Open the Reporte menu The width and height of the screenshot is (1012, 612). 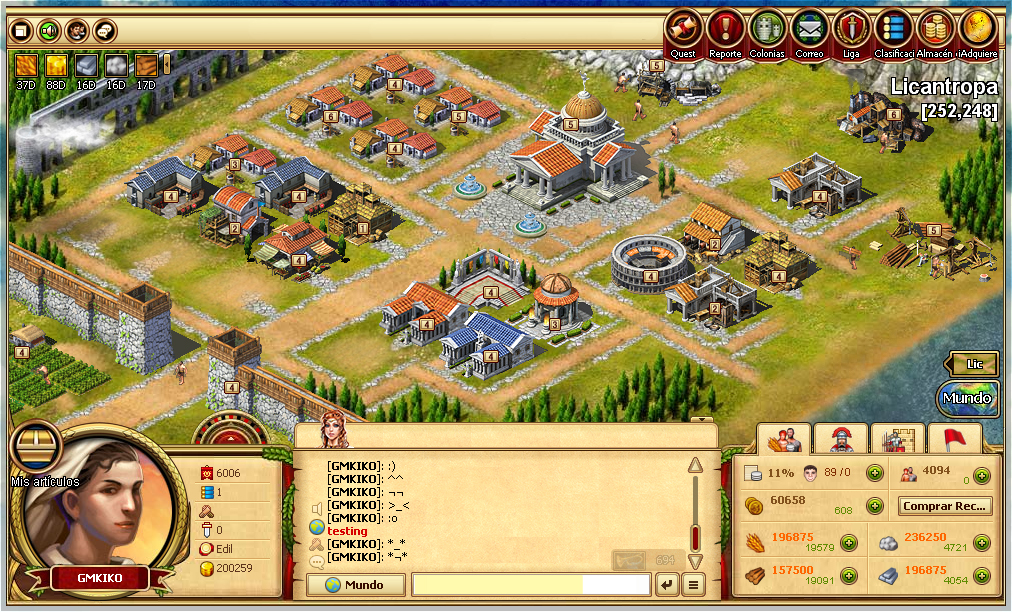726,29
